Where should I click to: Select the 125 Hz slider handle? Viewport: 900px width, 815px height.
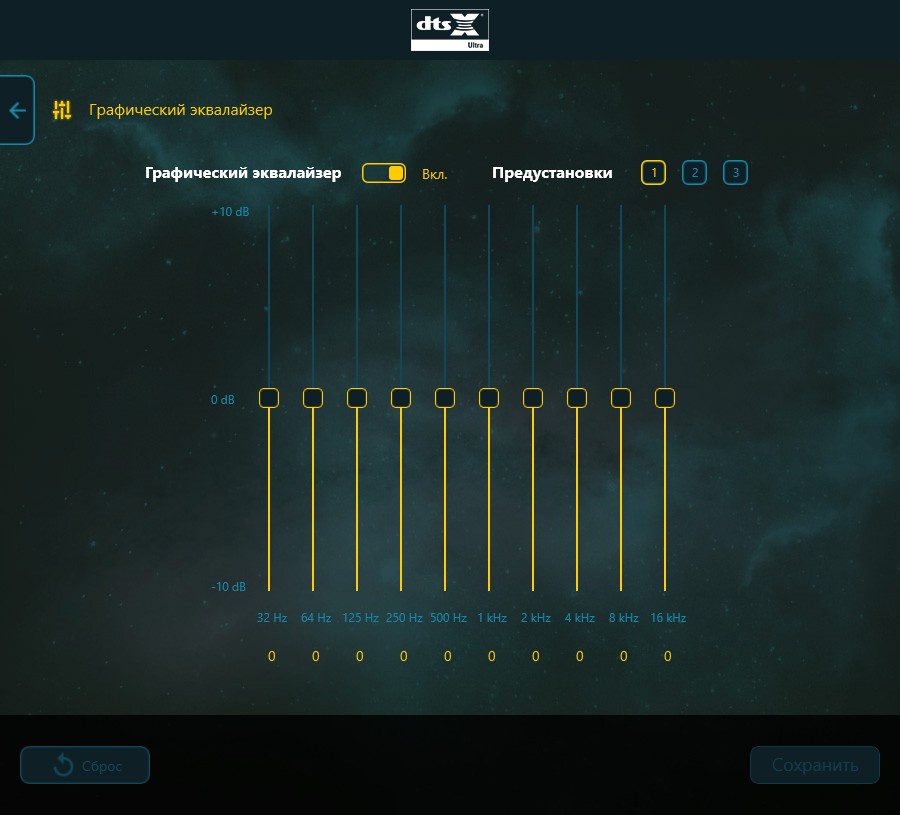click(357, 398)
